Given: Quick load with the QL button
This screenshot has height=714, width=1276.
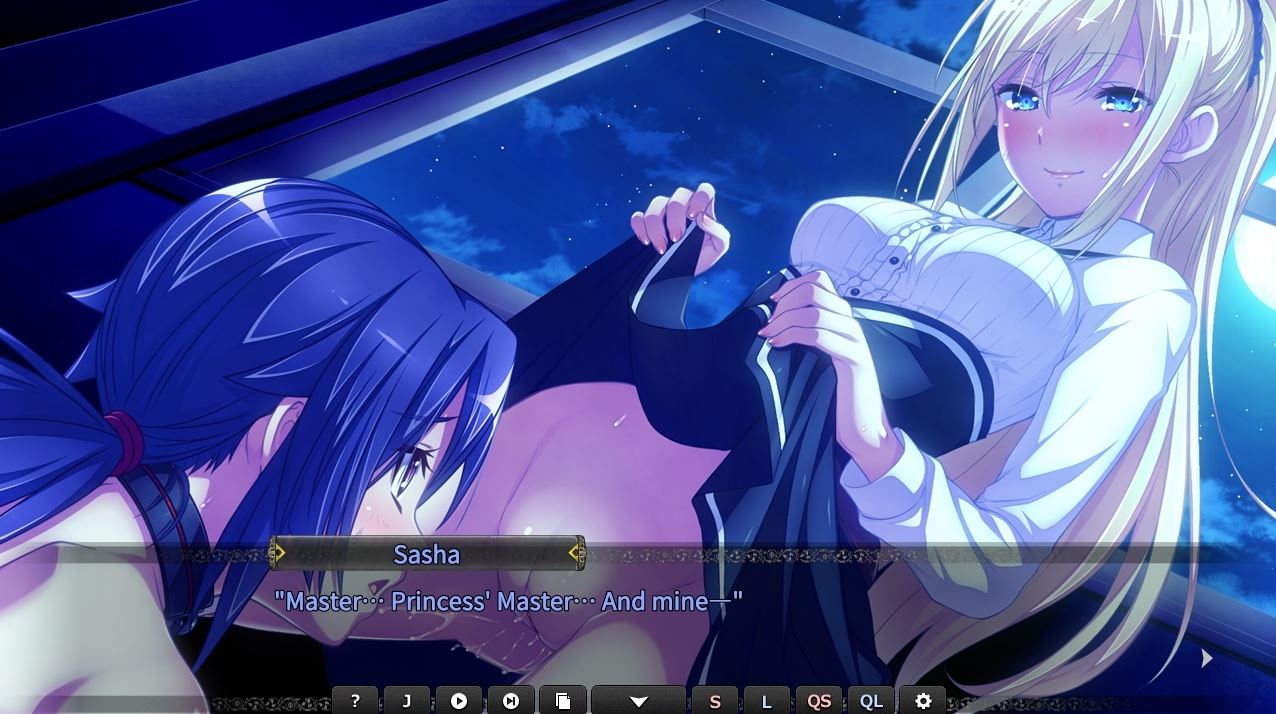Looking at the screenshot, I should coord(871,701).
